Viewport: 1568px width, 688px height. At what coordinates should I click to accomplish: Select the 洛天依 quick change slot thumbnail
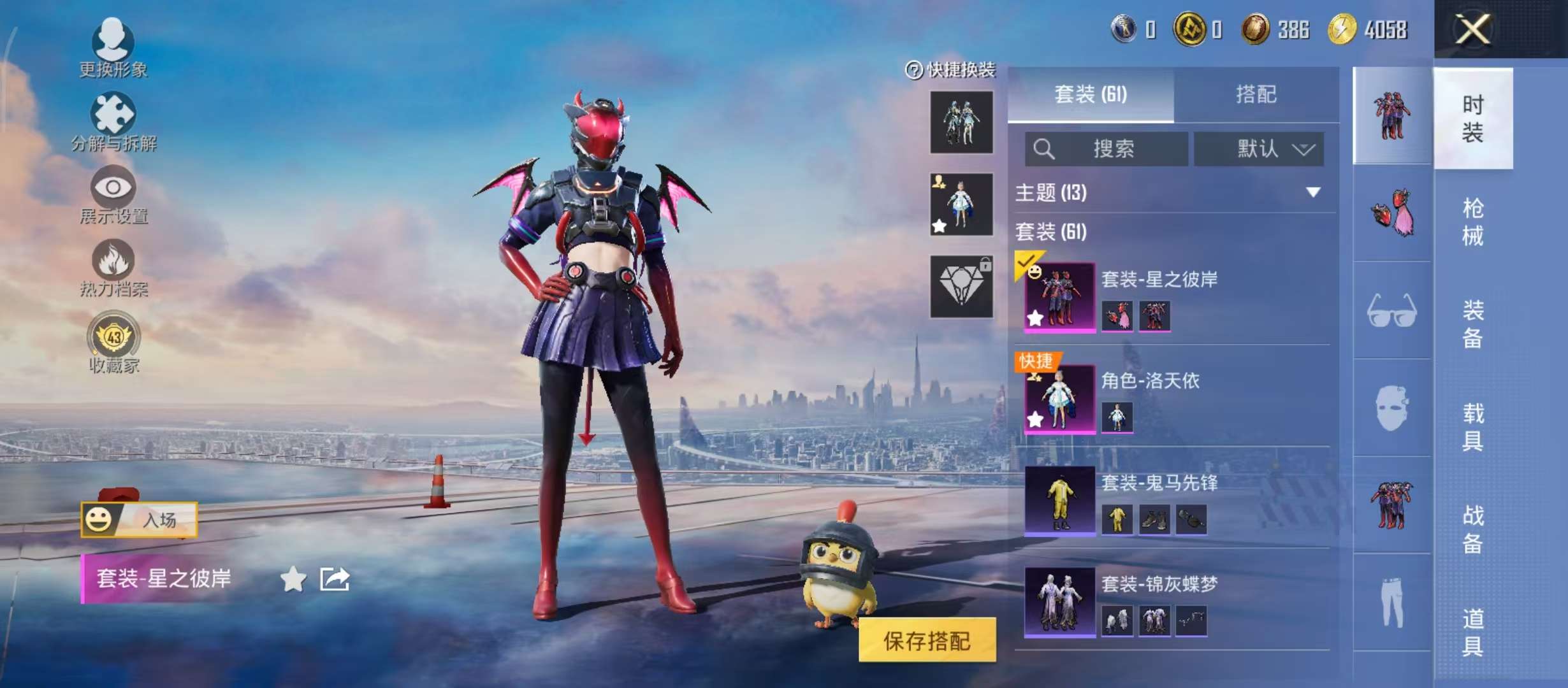[962, 205]
